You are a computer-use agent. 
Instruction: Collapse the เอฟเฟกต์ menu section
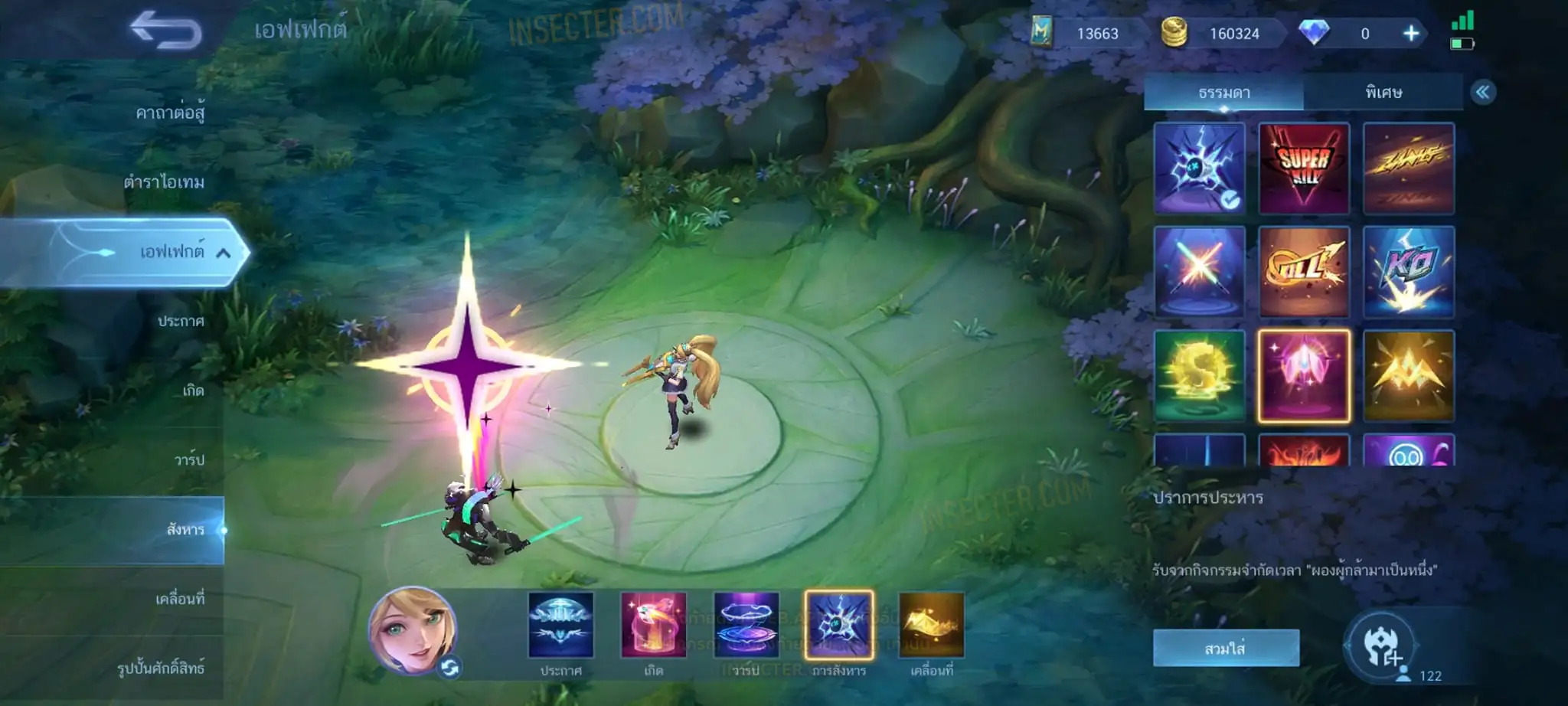click(x=223, y=253)
